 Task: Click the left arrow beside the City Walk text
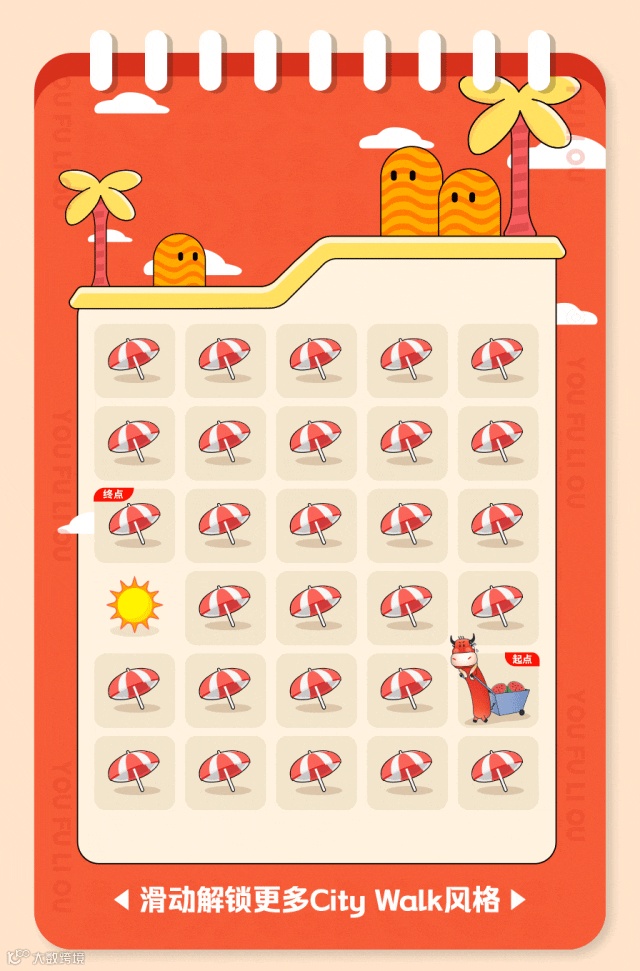click(121, 900)
